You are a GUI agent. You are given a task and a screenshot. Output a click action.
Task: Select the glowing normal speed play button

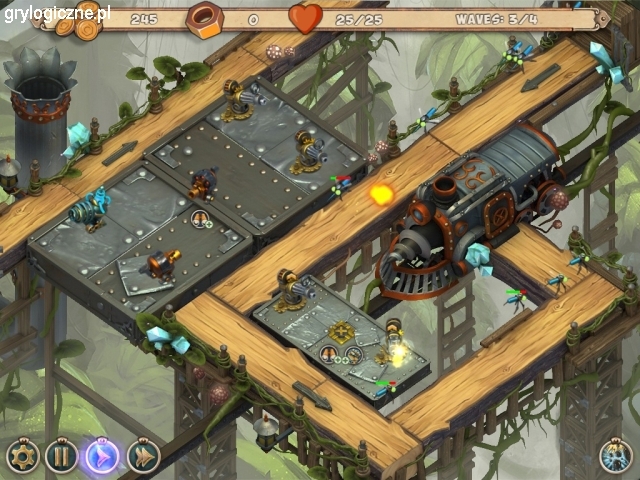tap(102, 456)
